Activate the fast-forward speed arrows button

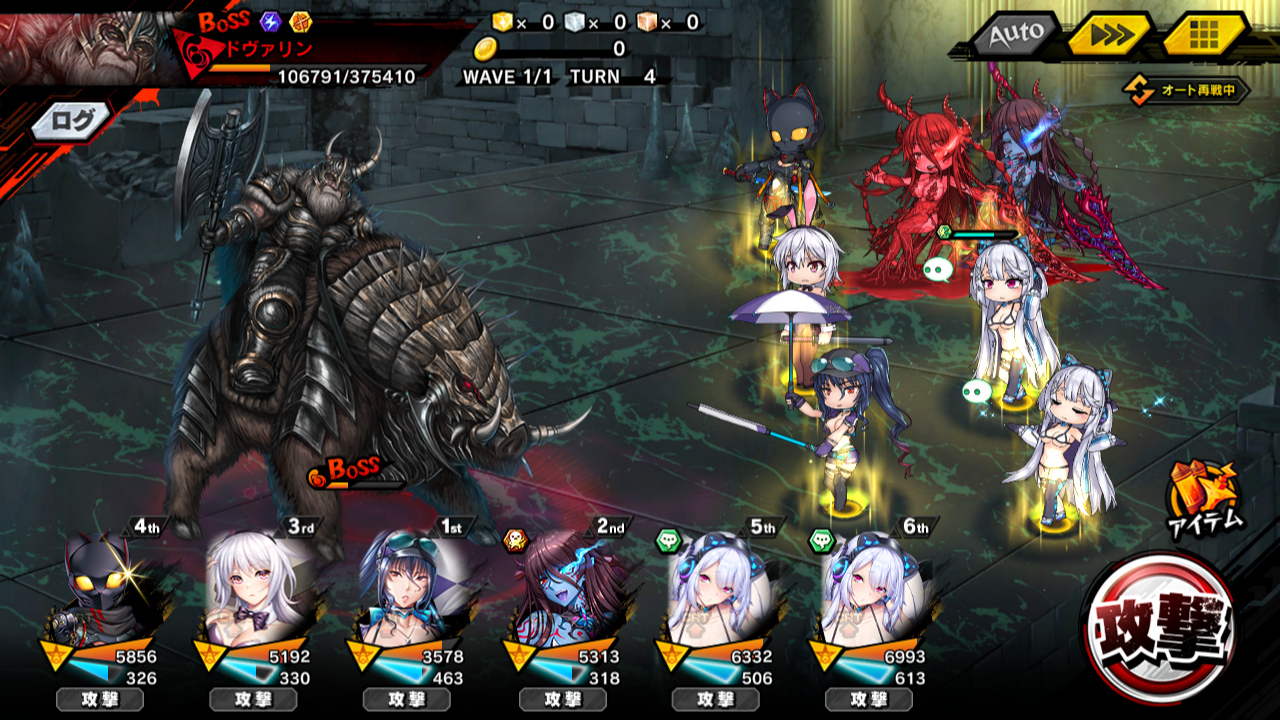click(1109, 35)
